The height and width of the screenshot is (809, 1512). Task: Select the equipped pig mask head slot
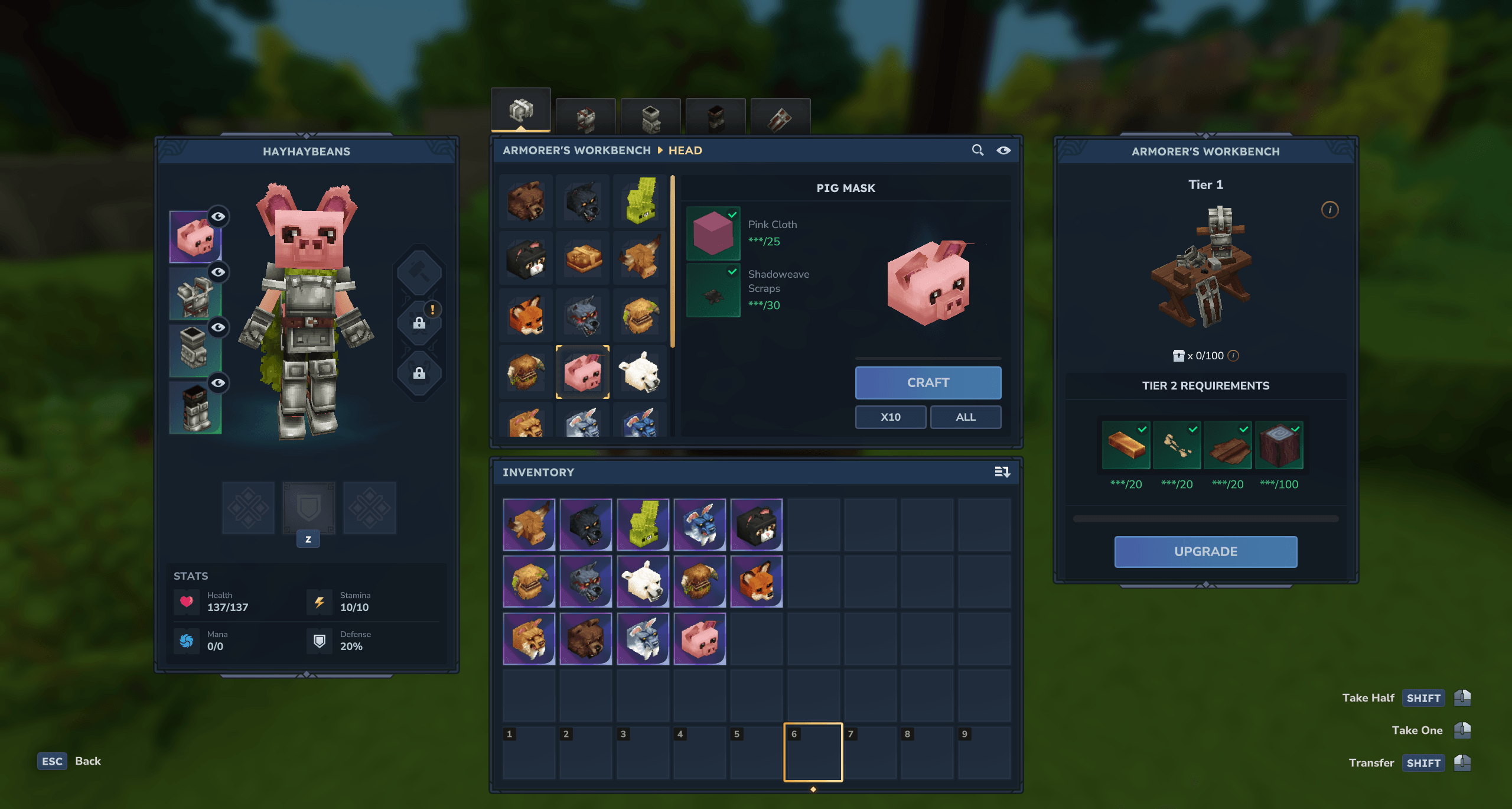click(194, 237)
